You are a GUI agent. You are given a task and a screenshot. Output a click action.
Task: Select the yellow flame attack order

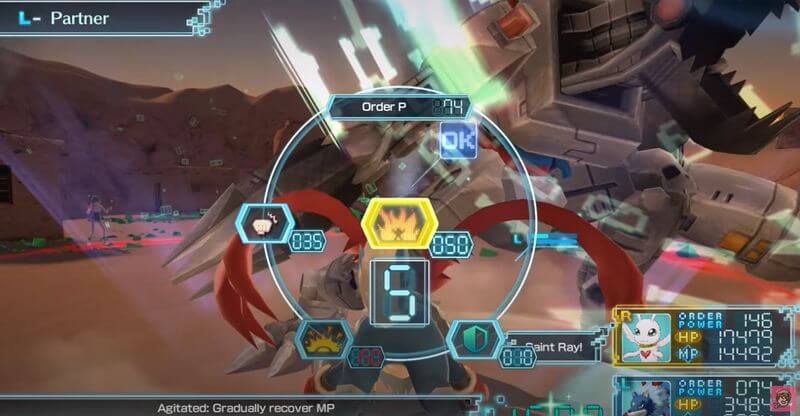[400, 224]
